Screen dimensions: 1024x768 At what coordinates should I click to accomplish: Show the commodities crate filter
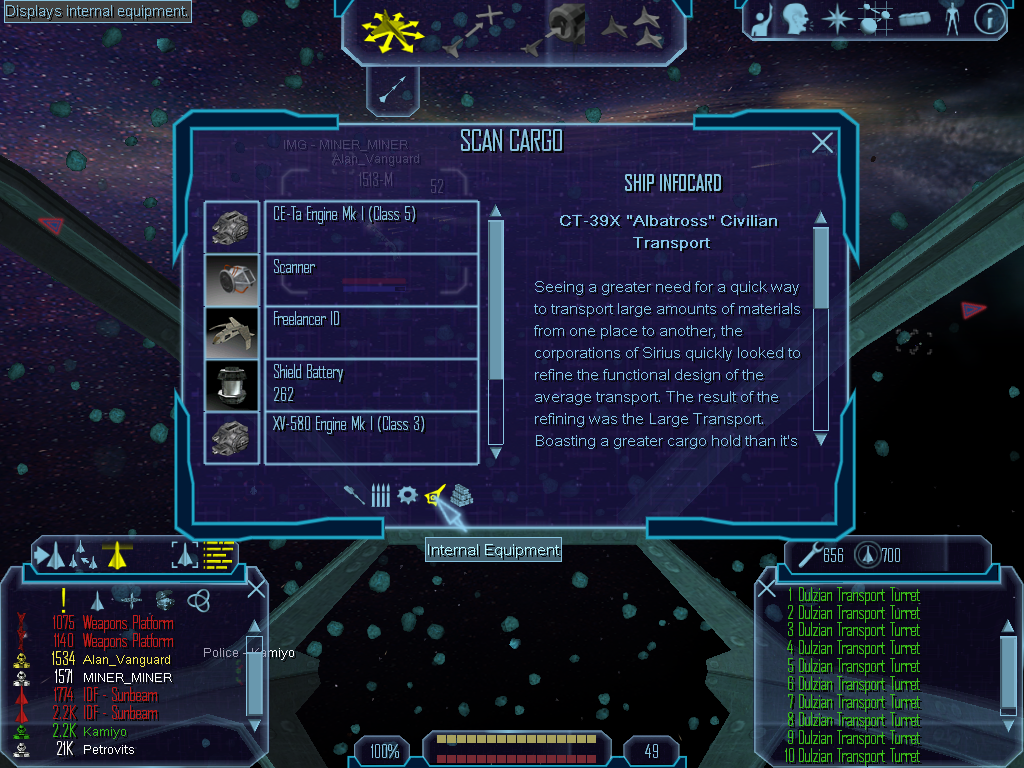[461, 495]
